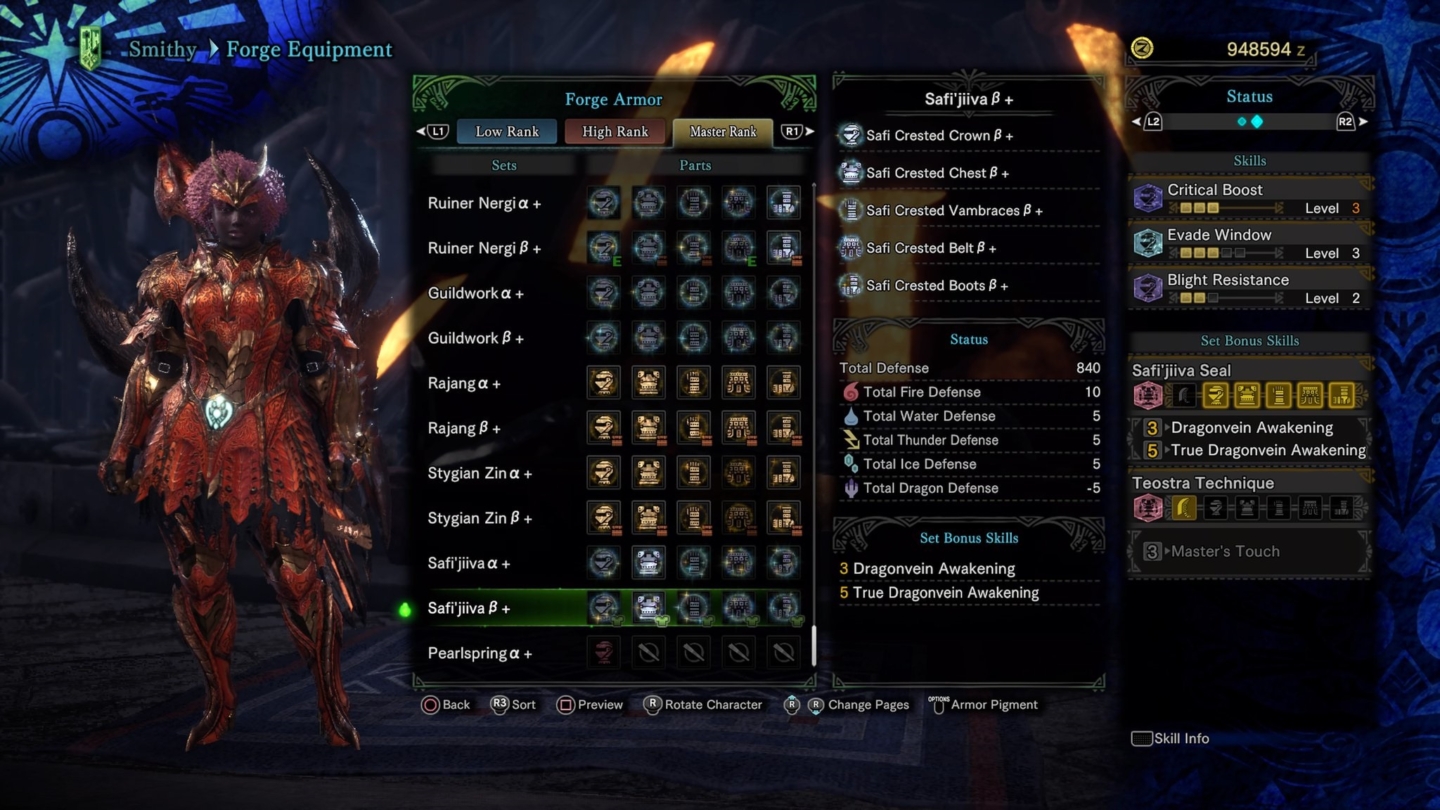Click the Critical Boost skill icon
The height and width of the screenshot is (810, 1440).
(1147, 195)
